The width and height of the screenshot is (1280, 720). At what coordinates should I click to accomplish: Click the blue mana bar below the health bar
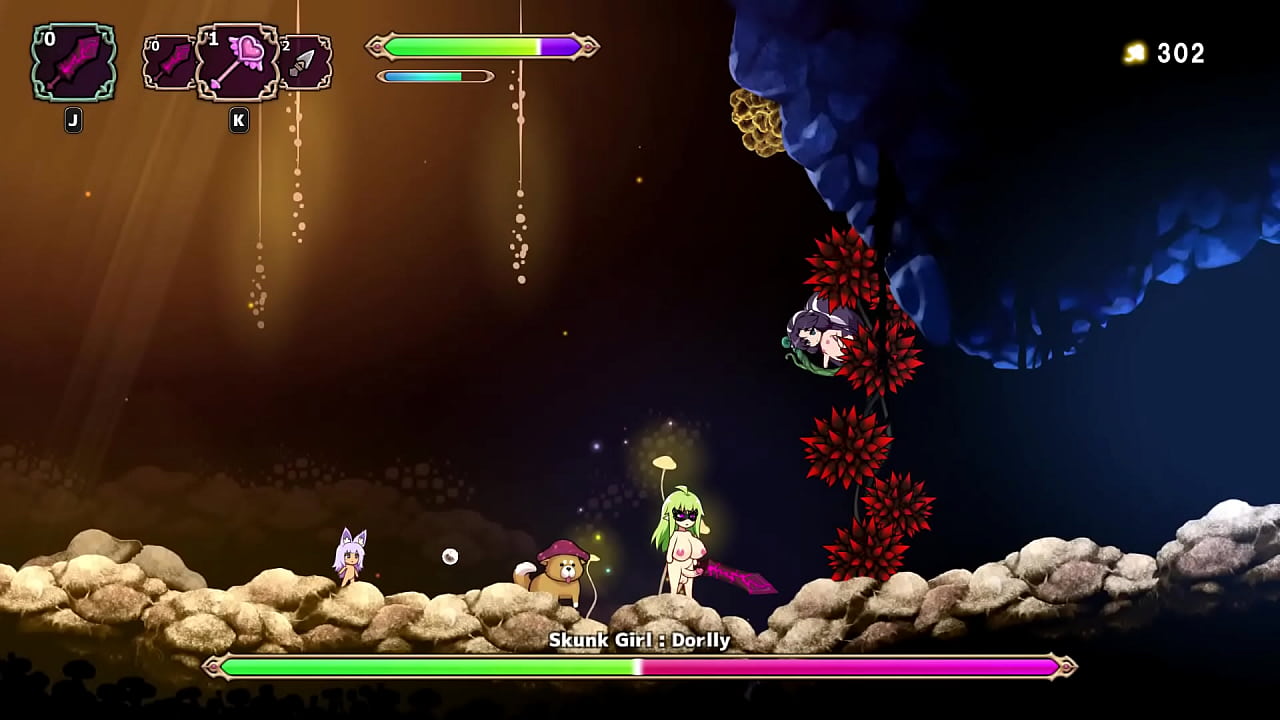pos(420,75)
